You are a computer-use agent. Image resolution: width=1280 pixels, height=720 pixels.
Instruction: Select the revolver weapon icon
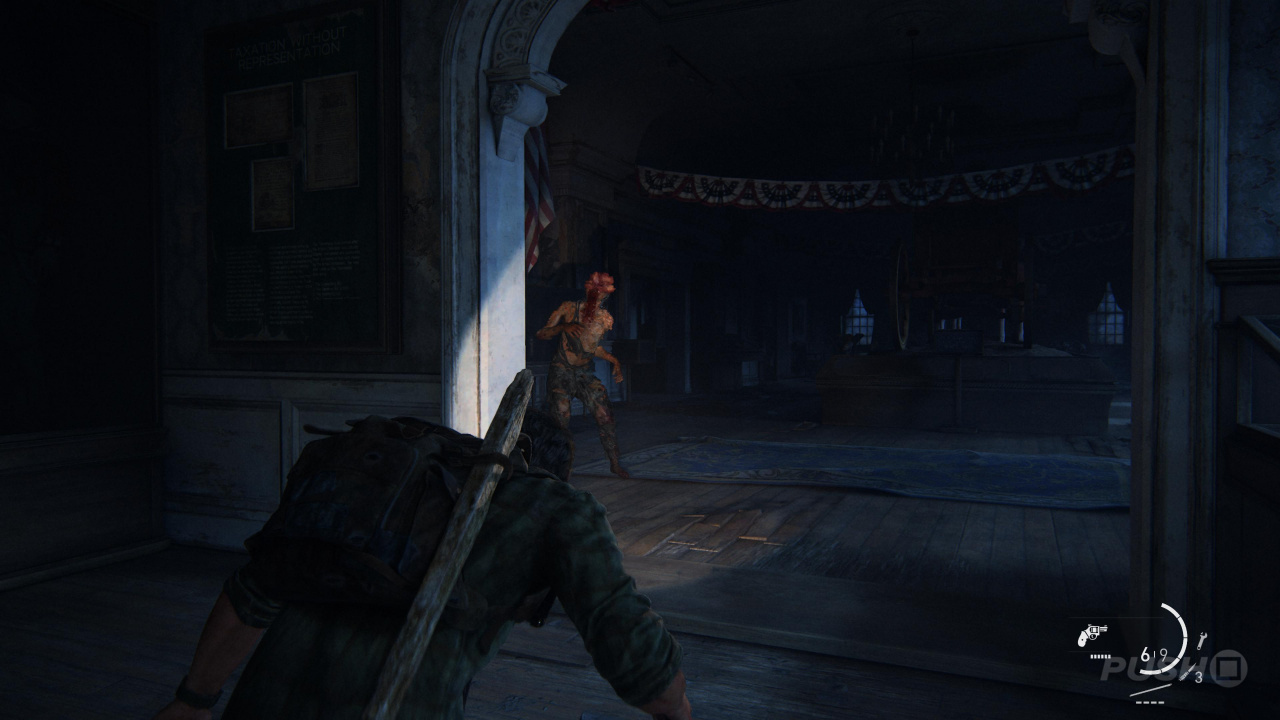pyautogui.click(x=1092, y=634)
